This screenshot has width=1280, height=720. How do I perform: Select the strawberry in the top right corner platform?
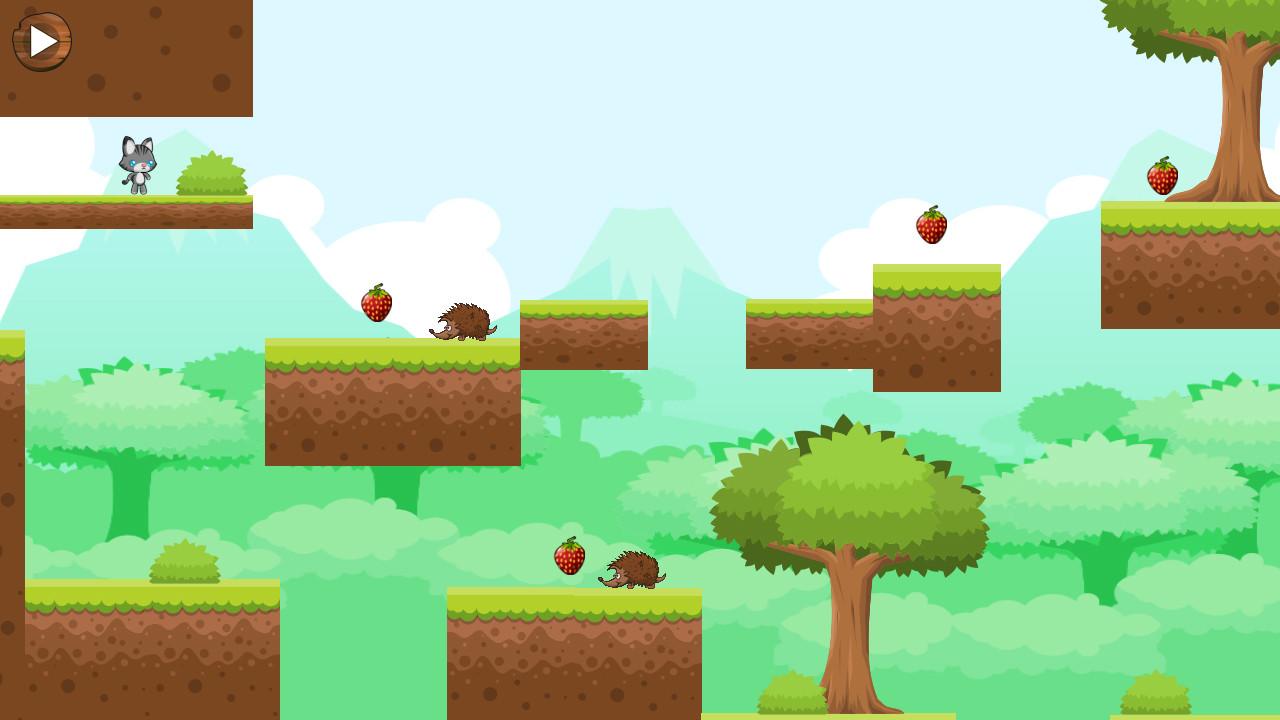tap(1163, 176)
